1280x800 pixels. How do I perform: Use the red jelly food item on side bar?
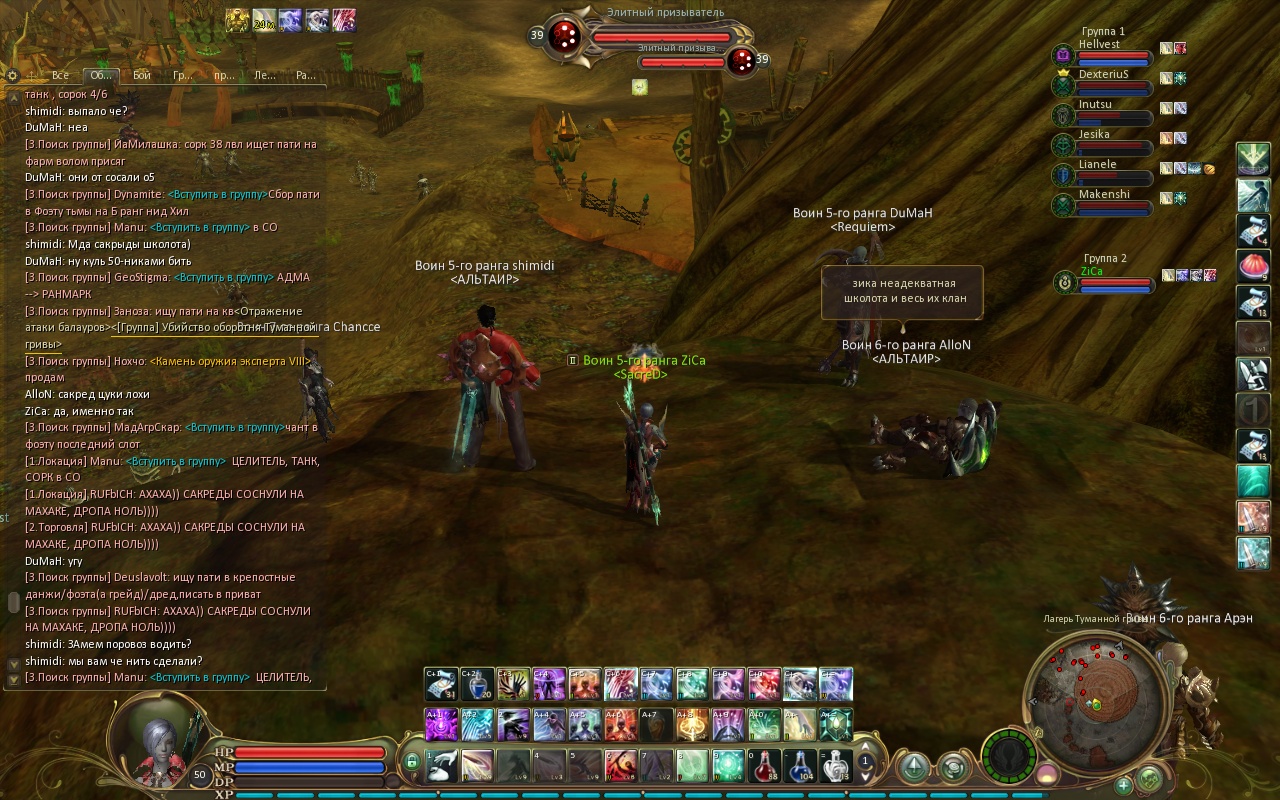tap(1253, 266)
